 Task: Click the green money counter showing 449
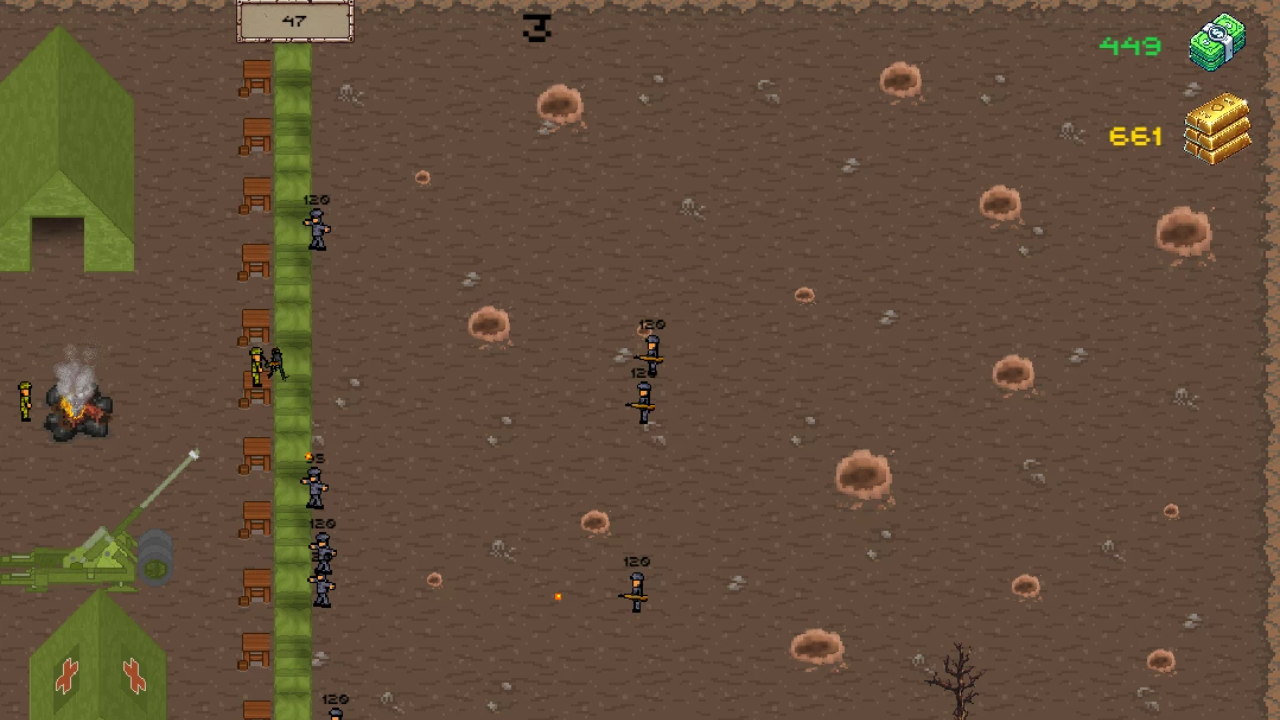click(1130, 46)
